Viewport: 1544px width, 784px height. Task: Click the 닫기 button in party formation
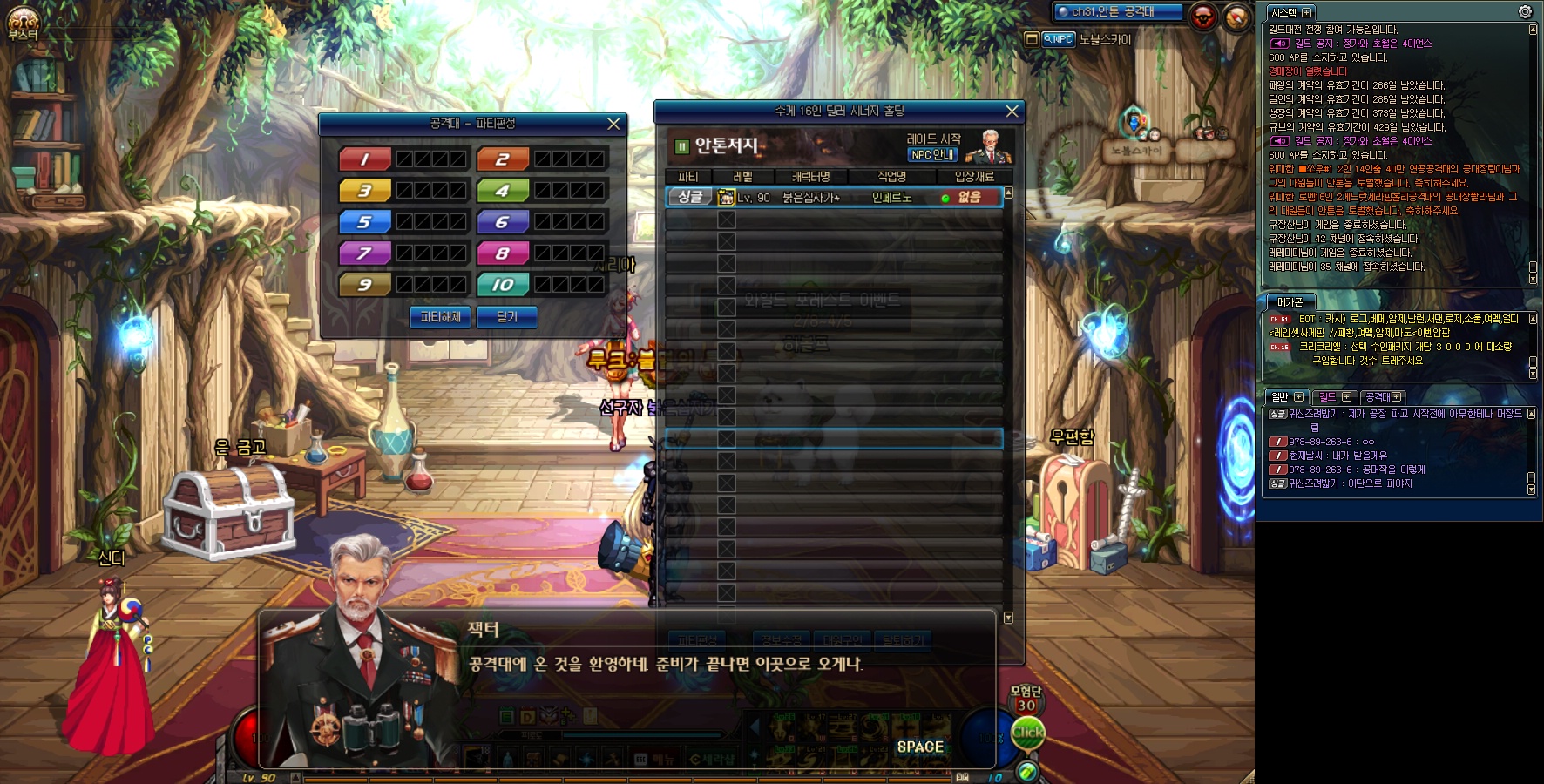tap(507, 317)
